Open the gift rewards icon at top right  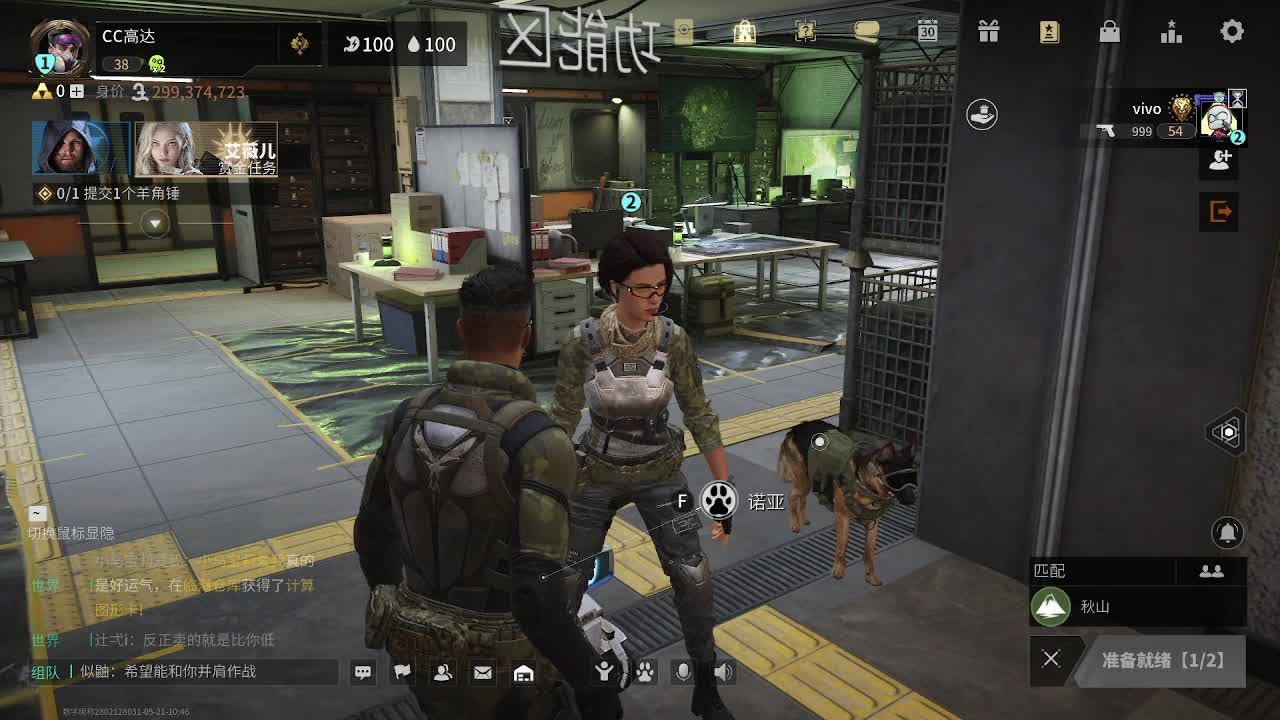[988, 31]
